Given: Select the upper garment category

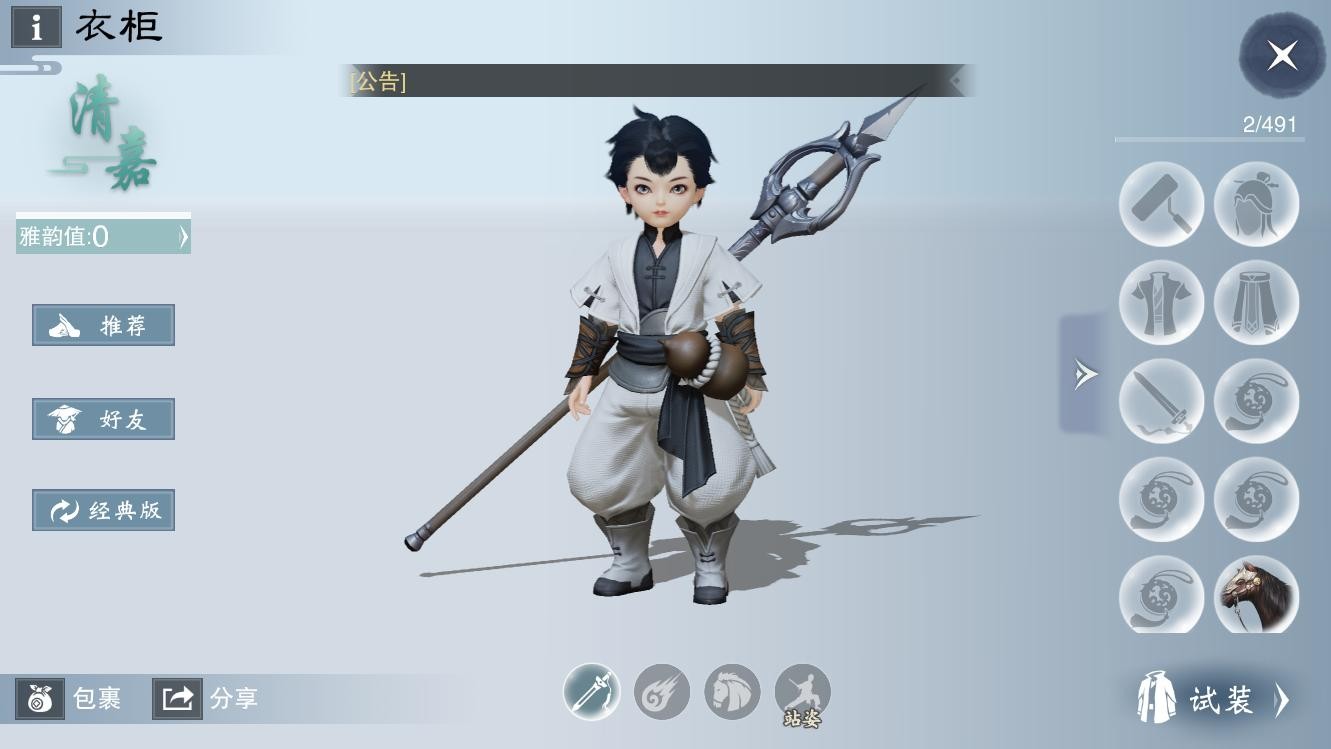Looking at the screenshot, I should point(1161,302).
